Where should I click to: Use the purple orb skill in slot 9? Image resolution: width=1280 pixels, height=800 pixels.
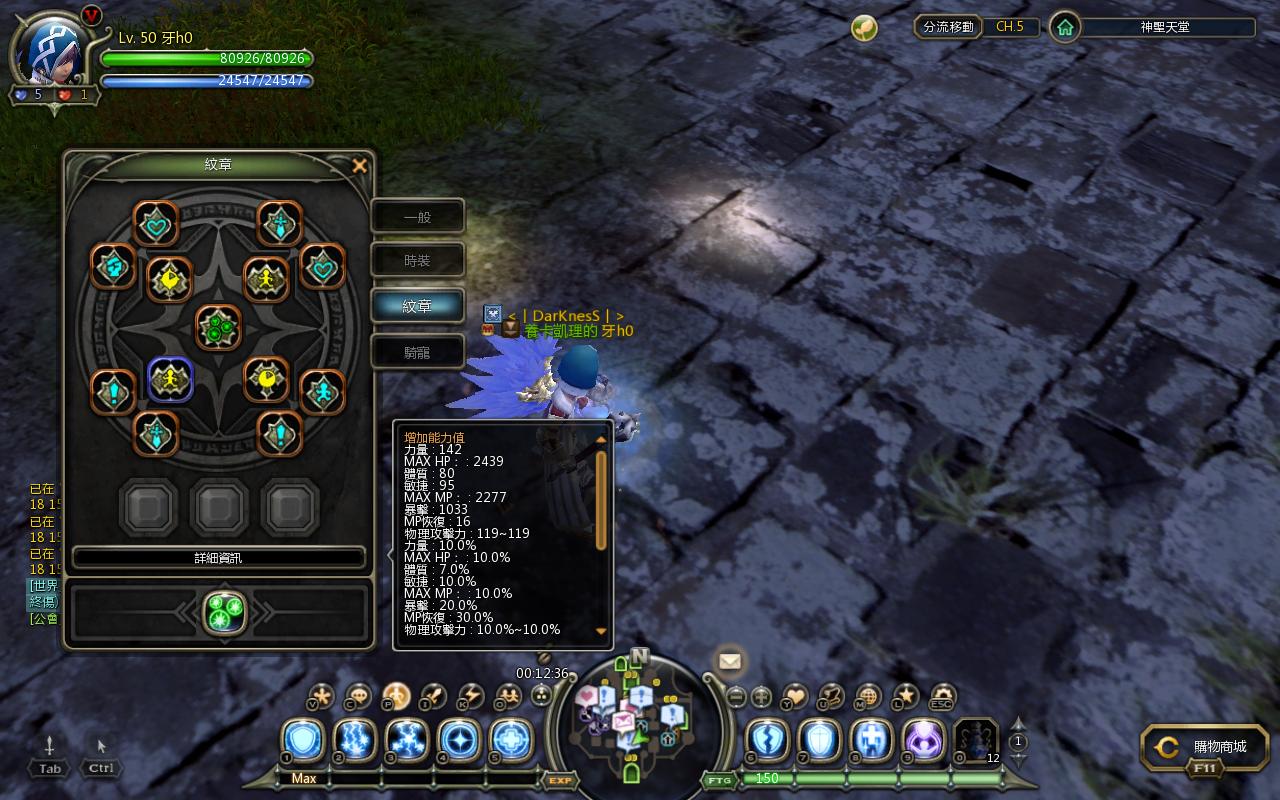tap(923, 741)
